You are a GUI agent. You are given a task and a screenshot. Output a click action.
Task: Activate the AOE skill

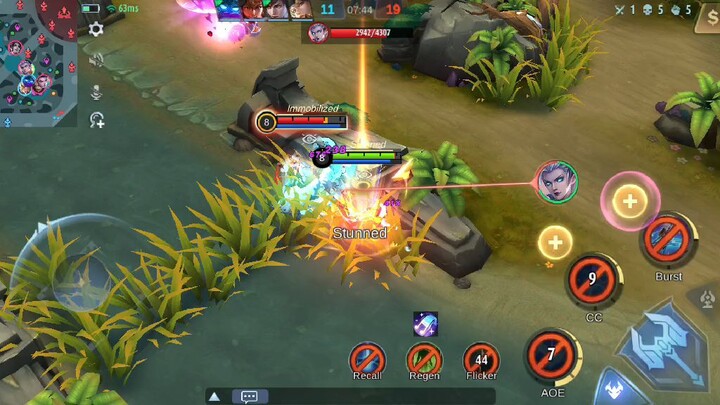551,357
